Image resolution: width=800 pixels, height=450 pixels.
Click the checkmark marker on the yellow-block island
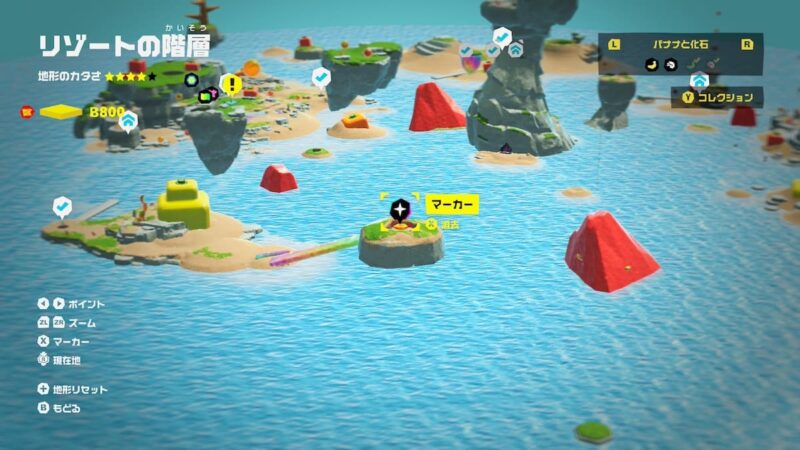pyautogui.click(x=62, y=207)
